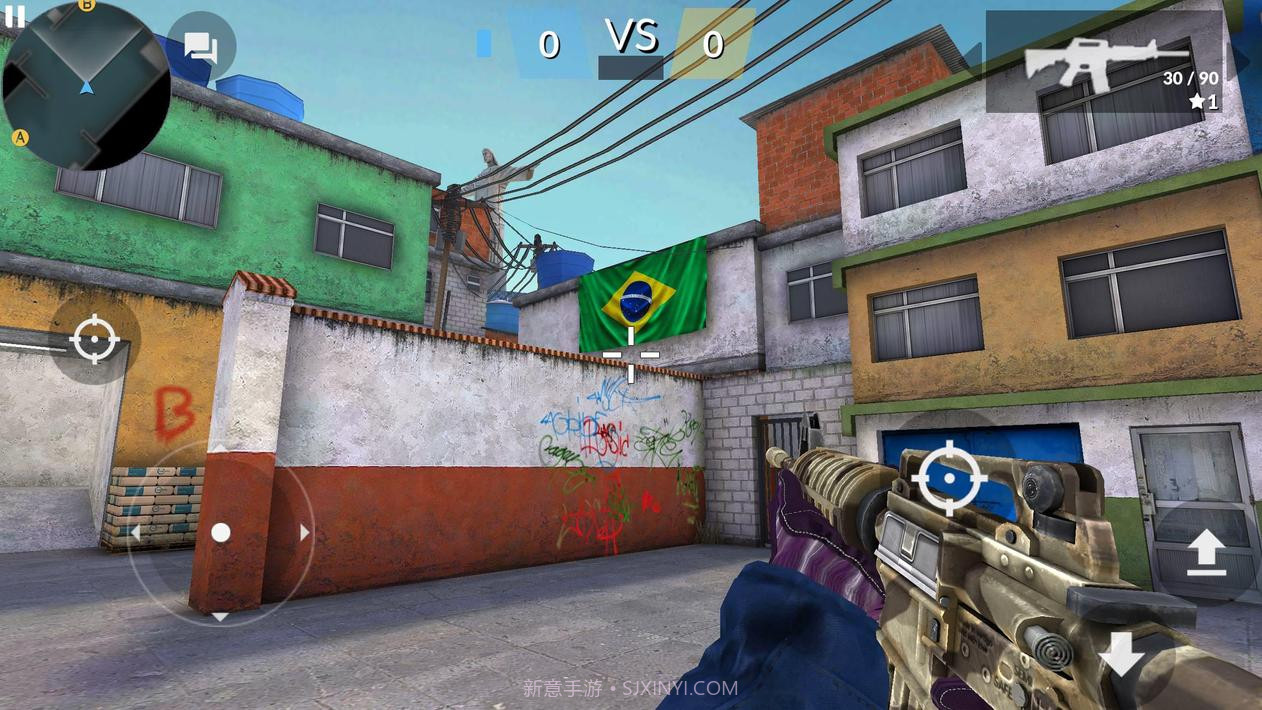Select bomb site A marker on minimap
This screenshot has width=1262, height=710.
coord(19,137)
